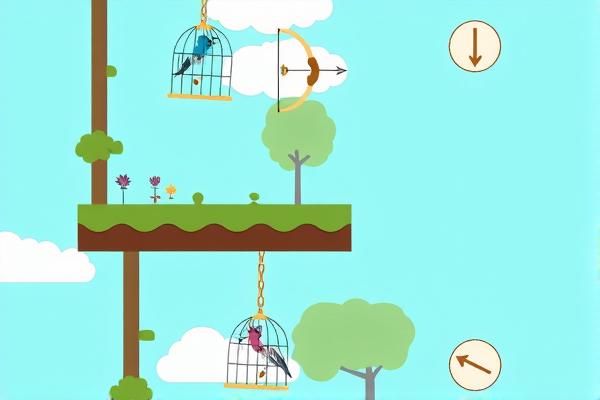
Task: Select the up-left diagonal arrow button
Action: pos(475,363)
